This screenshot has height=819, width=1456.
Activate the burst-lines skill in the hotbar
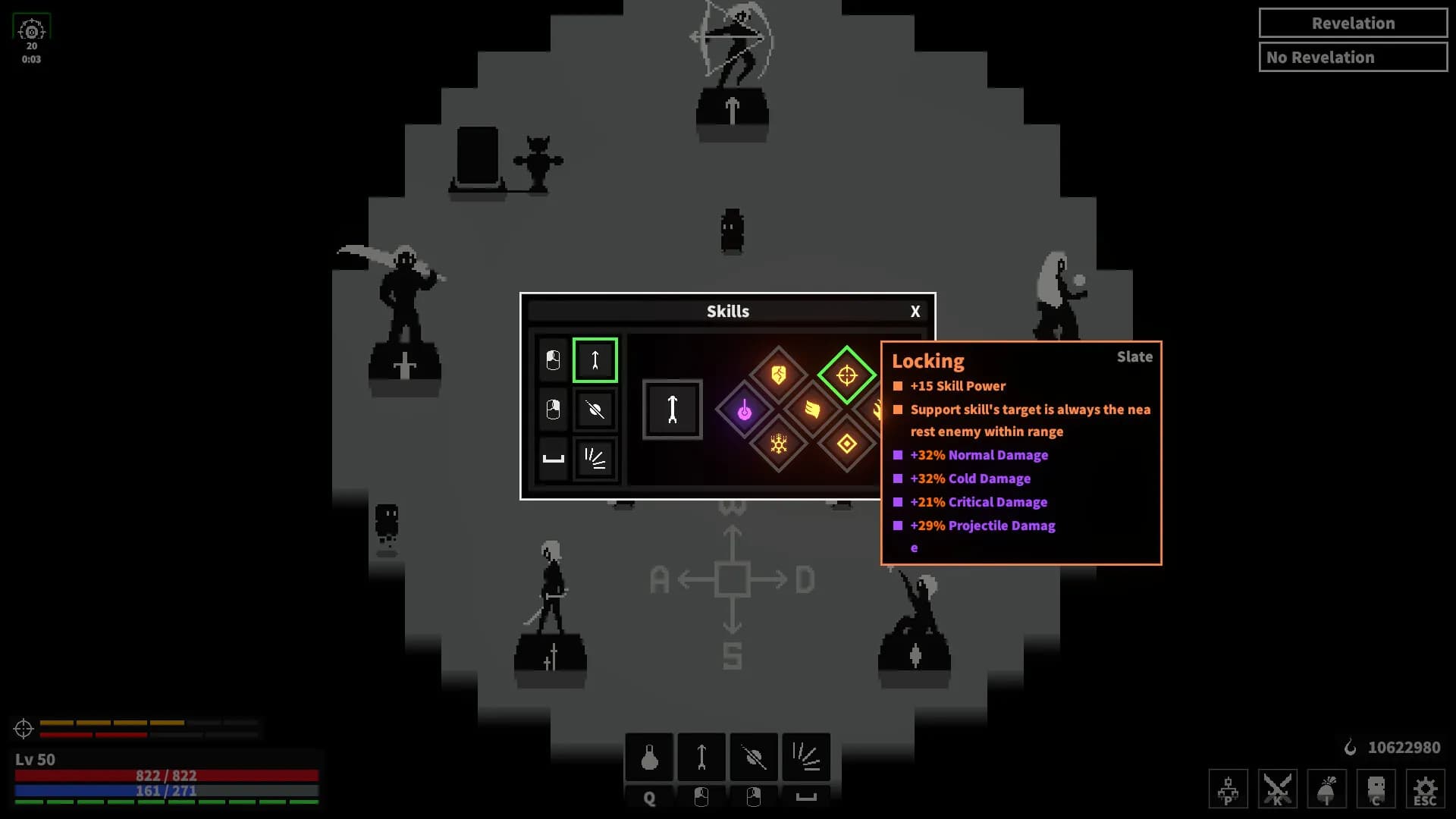806,757
